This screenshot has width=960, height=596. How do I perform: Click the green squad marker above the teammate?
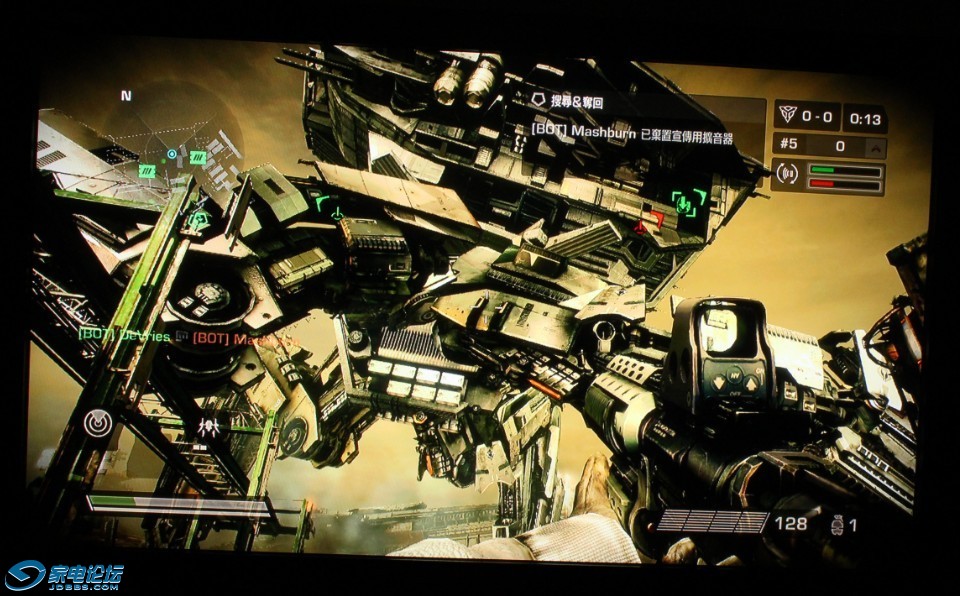tap(199, 218)
